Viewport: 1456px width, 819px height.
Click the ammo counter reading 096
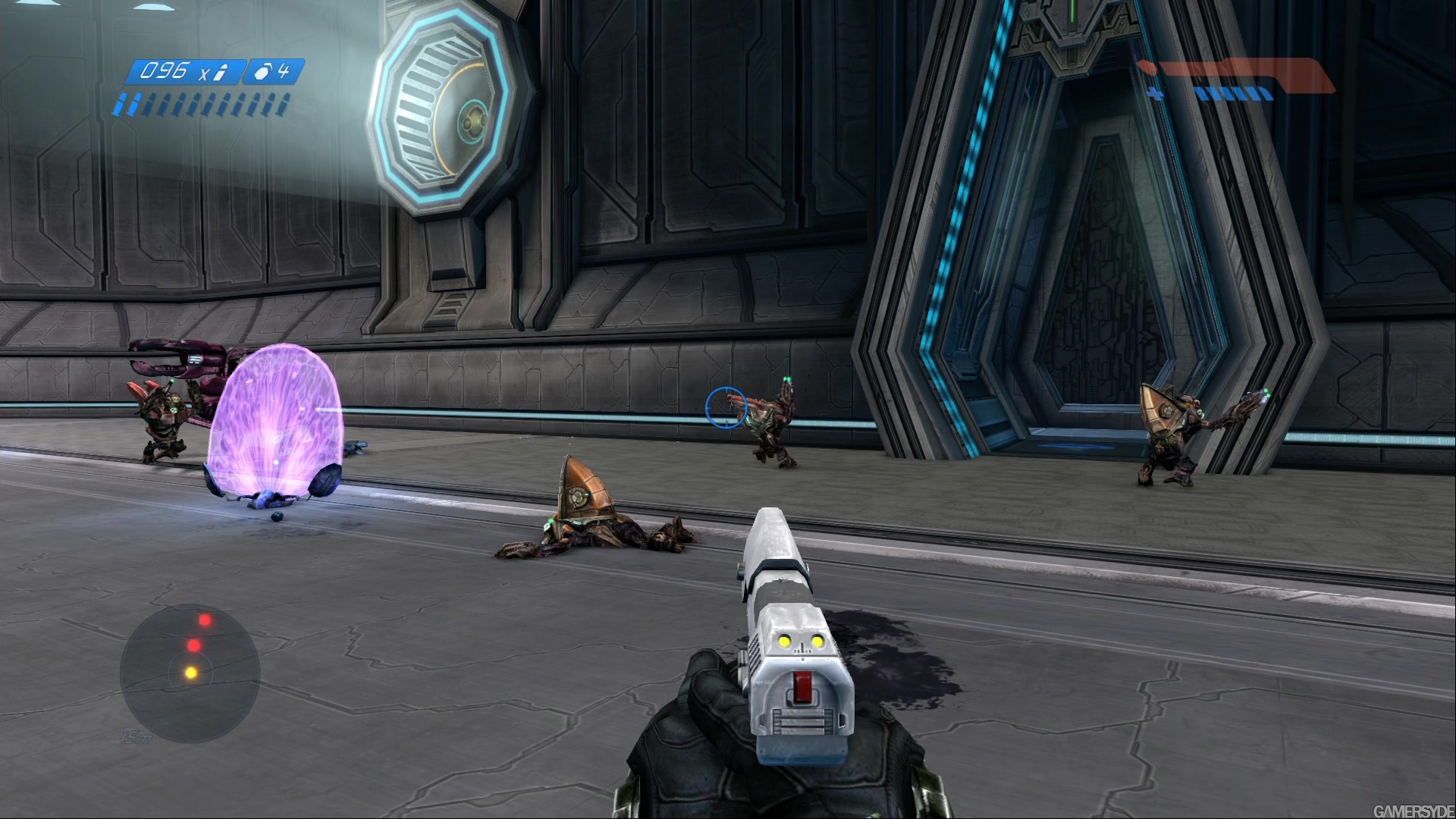click(x=167, y=71)
